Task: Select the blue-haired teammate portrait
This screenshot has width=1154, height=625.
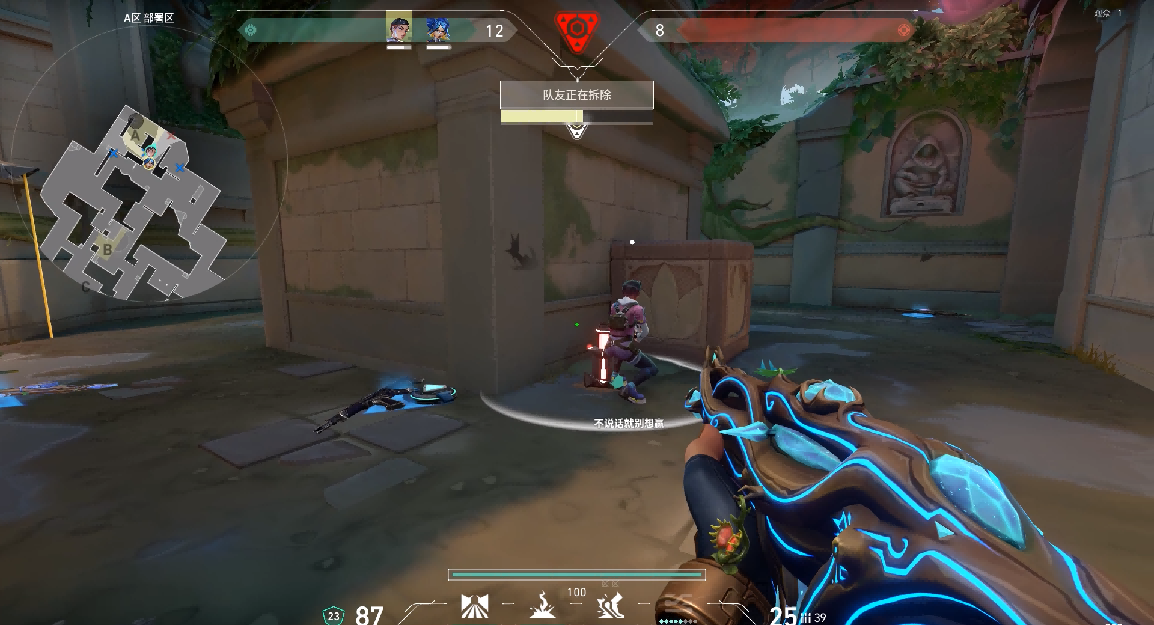Action: (x=438, y=29)
